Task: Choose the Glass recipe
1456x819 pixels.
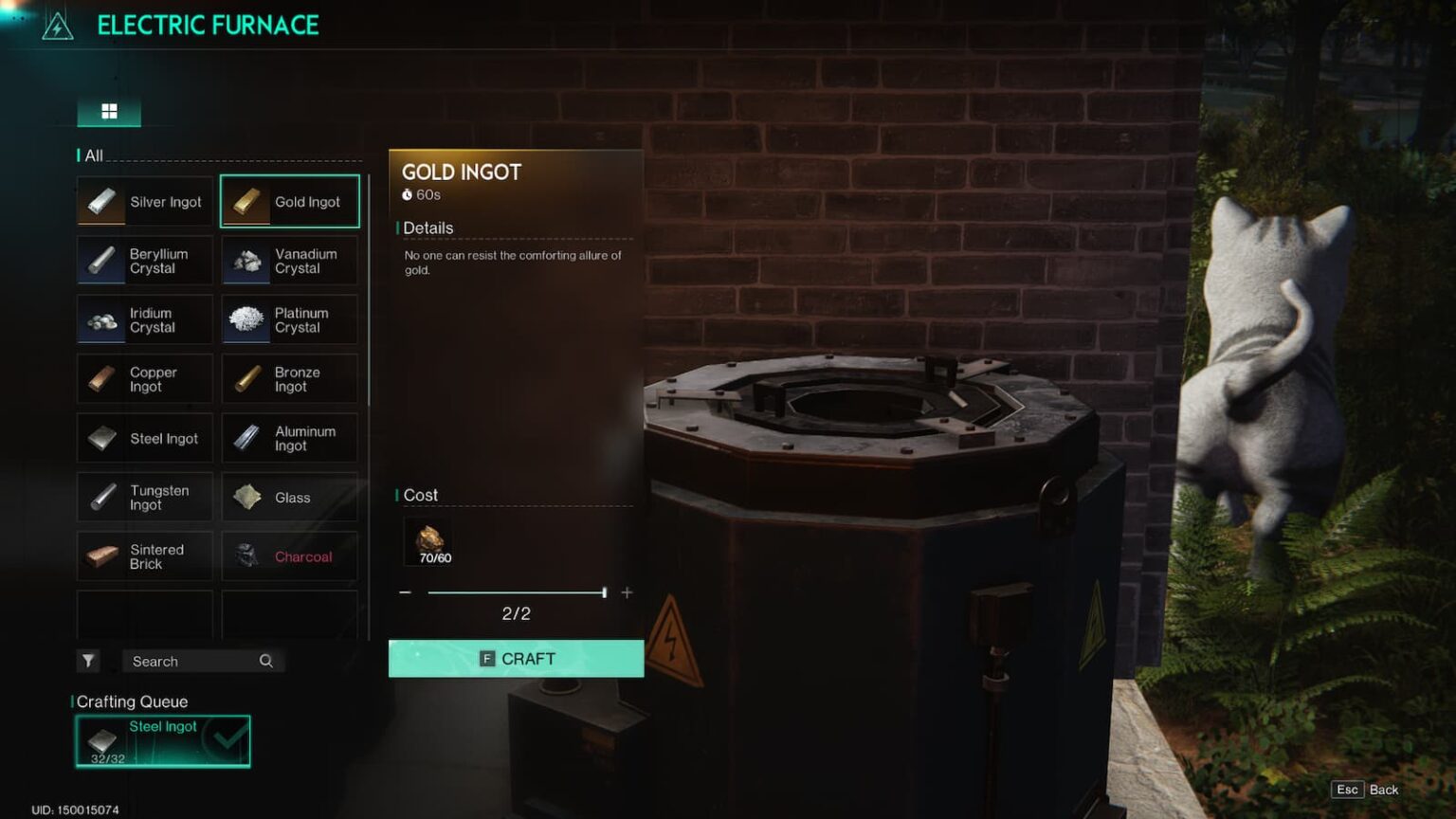Action: coord(290,498)
